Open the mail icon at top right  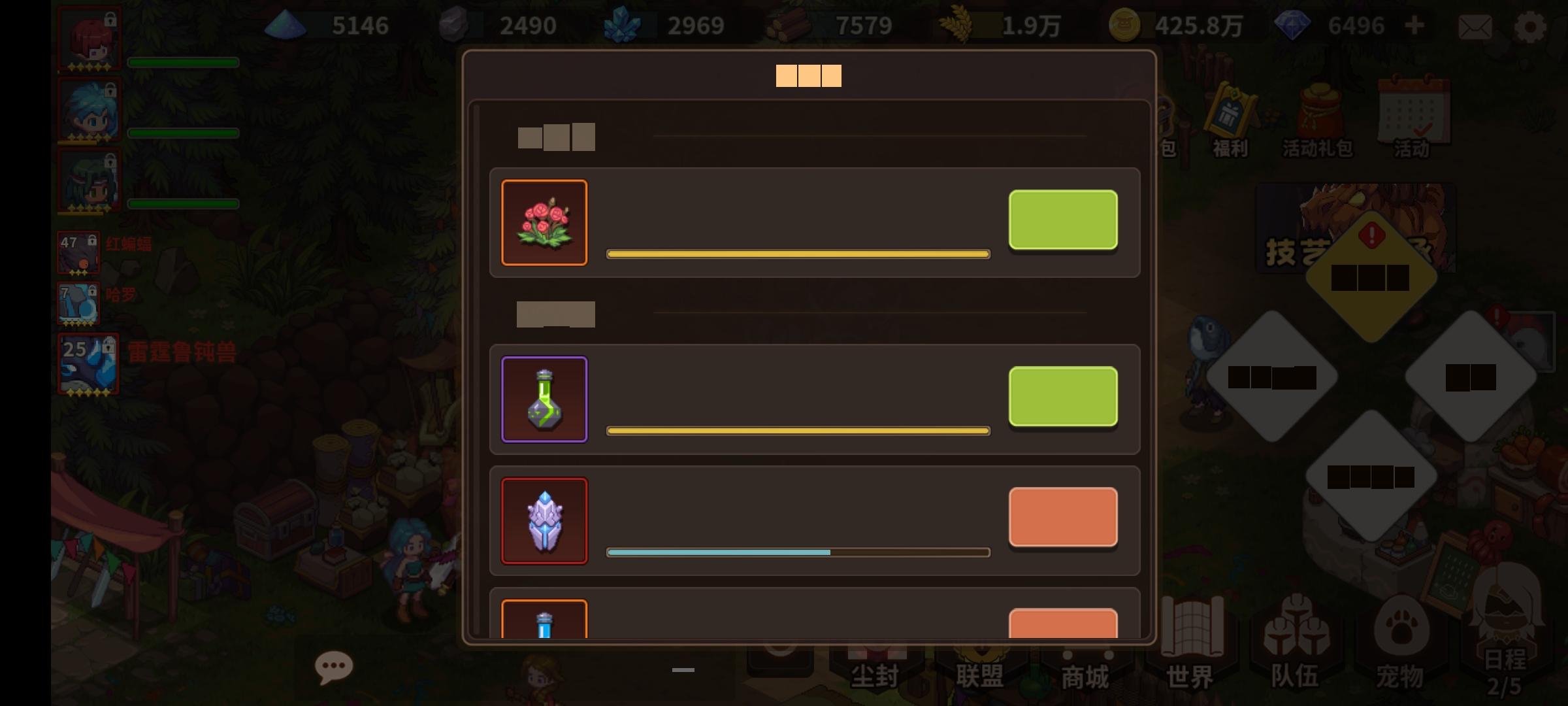1475,27
